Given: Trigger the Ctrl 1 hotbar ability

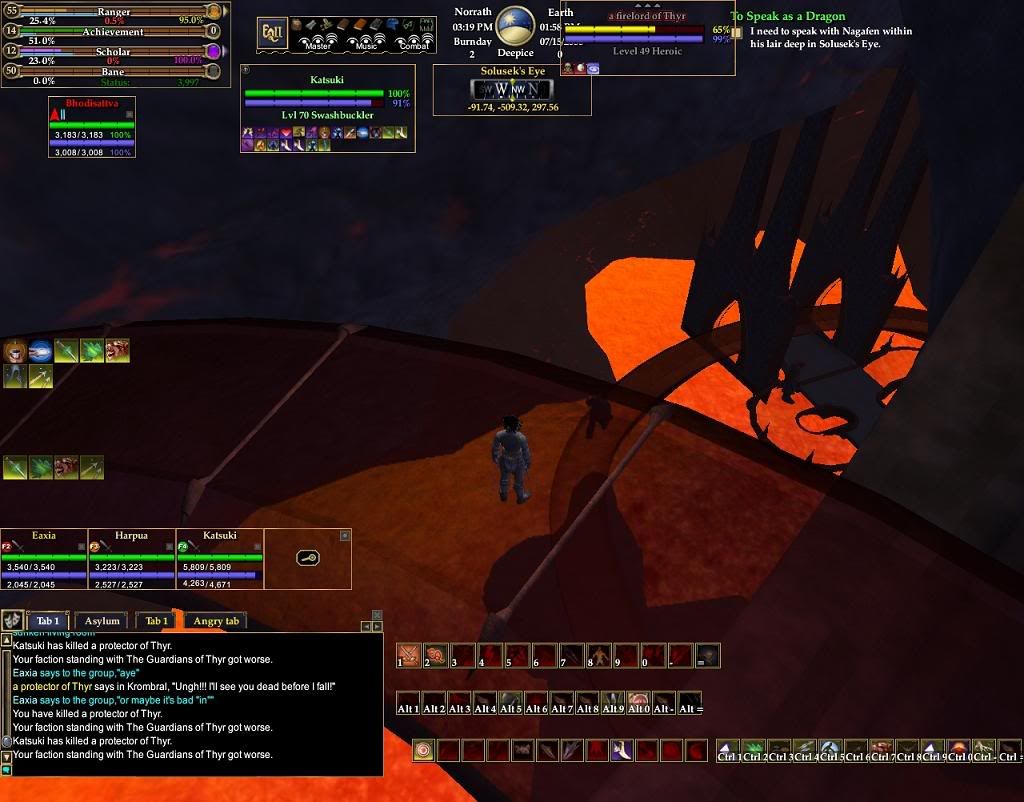Looking at the screenshot, I should [x=730, y=751].
